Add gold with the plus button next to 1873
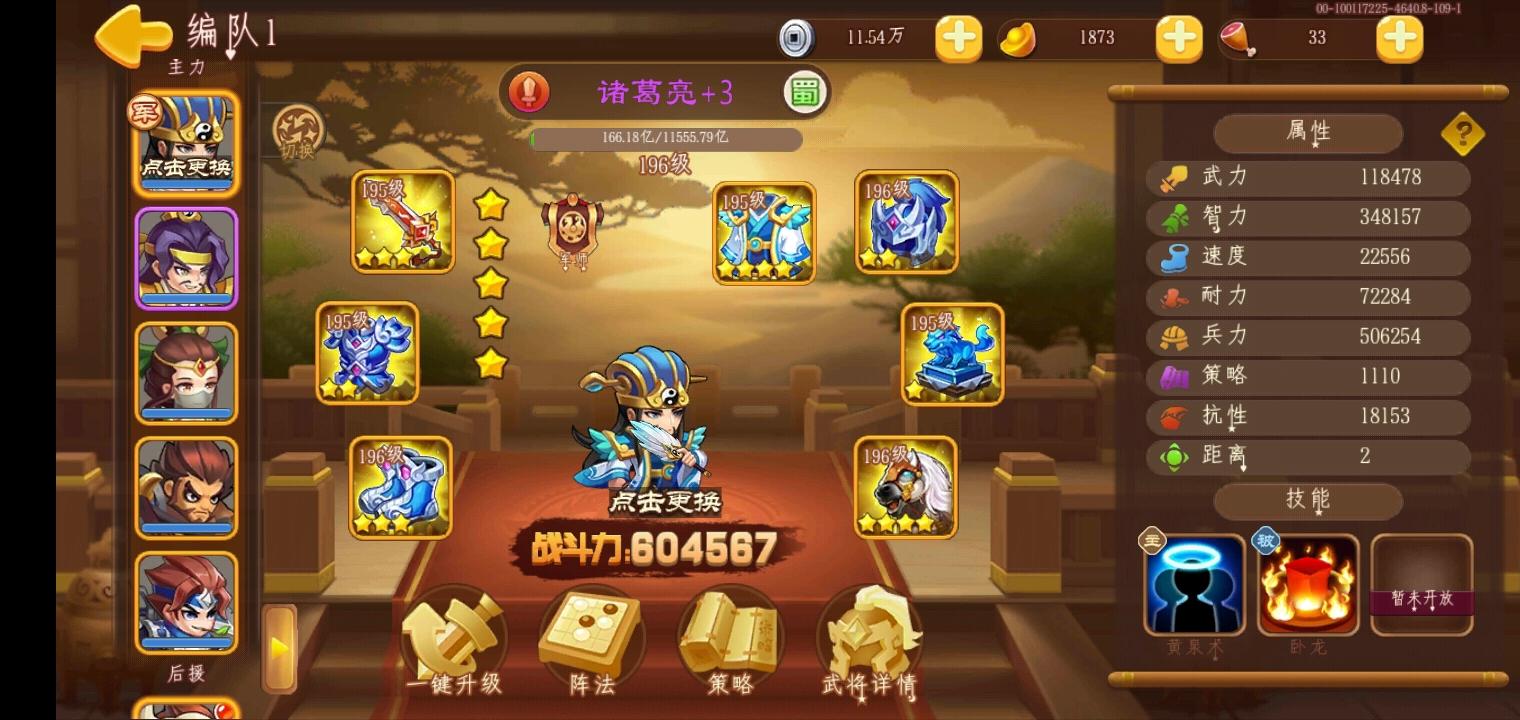The image size is (1520, 720). [x=1178, y=38]
